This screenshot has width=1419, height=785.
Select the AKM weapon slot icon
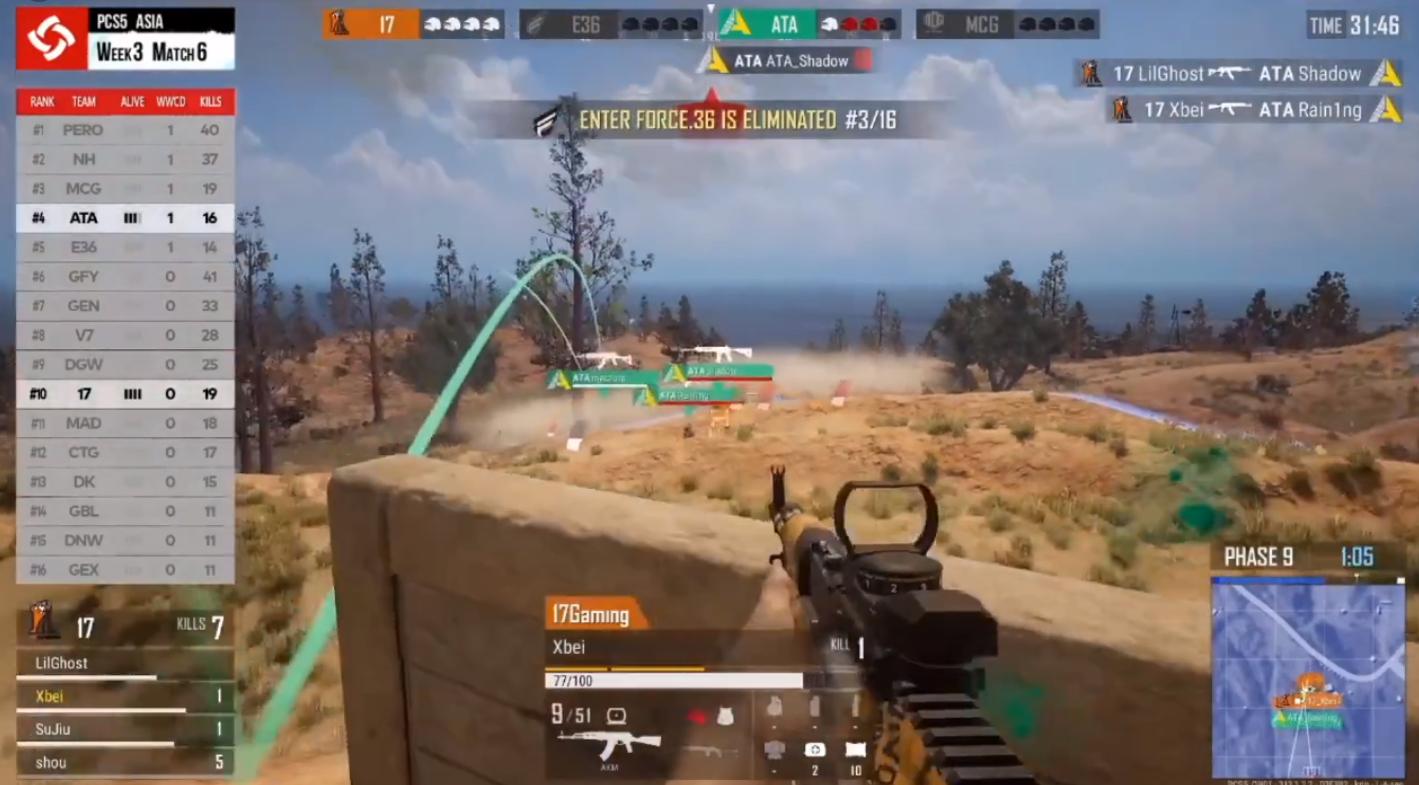pyautogui.click(x=609, y=745)
